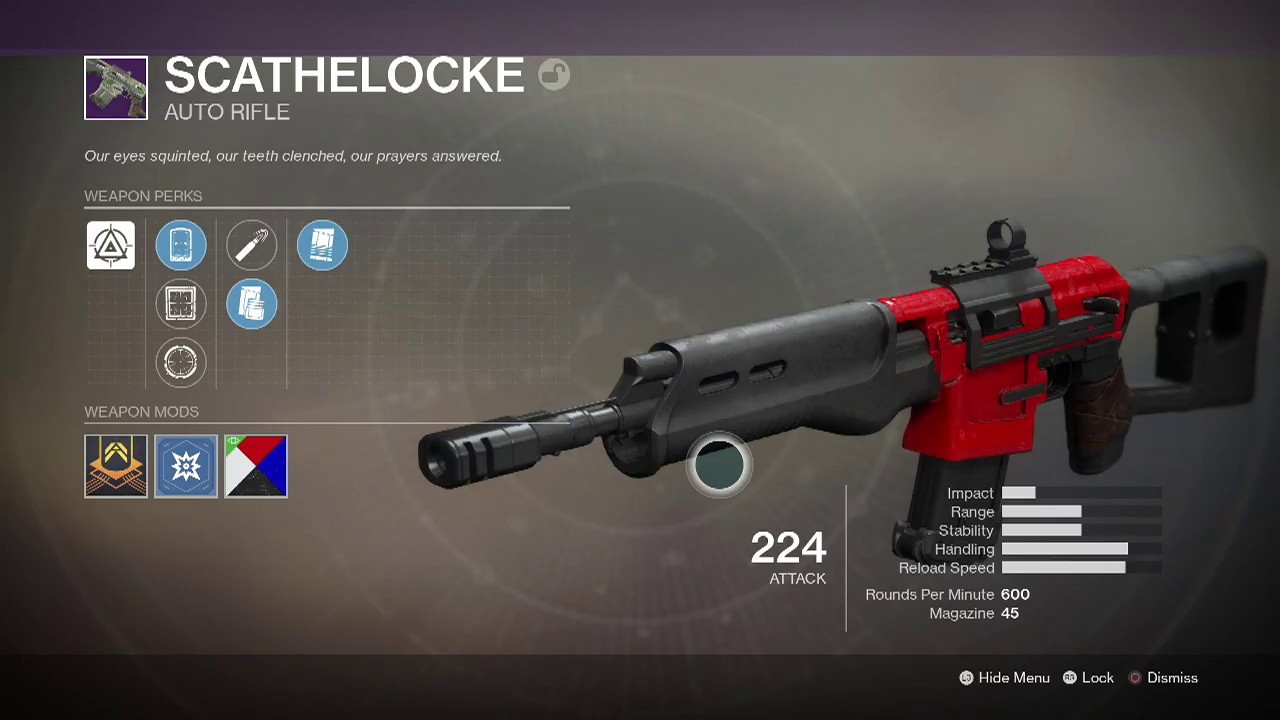This screenshot has width=1280, height=720.
Task: Select the triangular intrinsic frame perk
Action: pos(110,245)
